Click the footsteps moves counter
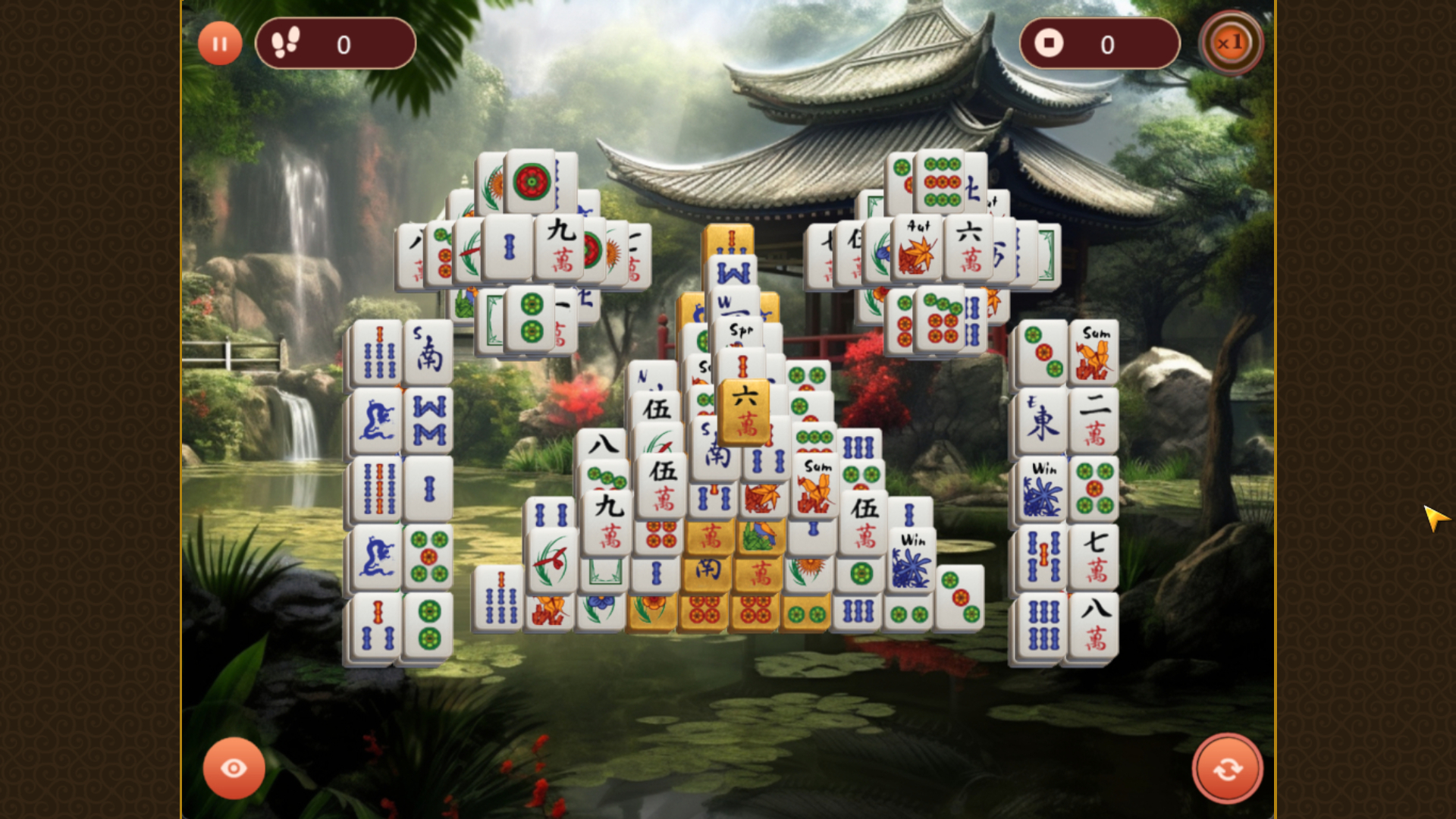Viewport: 1456px width, 819px height. click(336, 43)
